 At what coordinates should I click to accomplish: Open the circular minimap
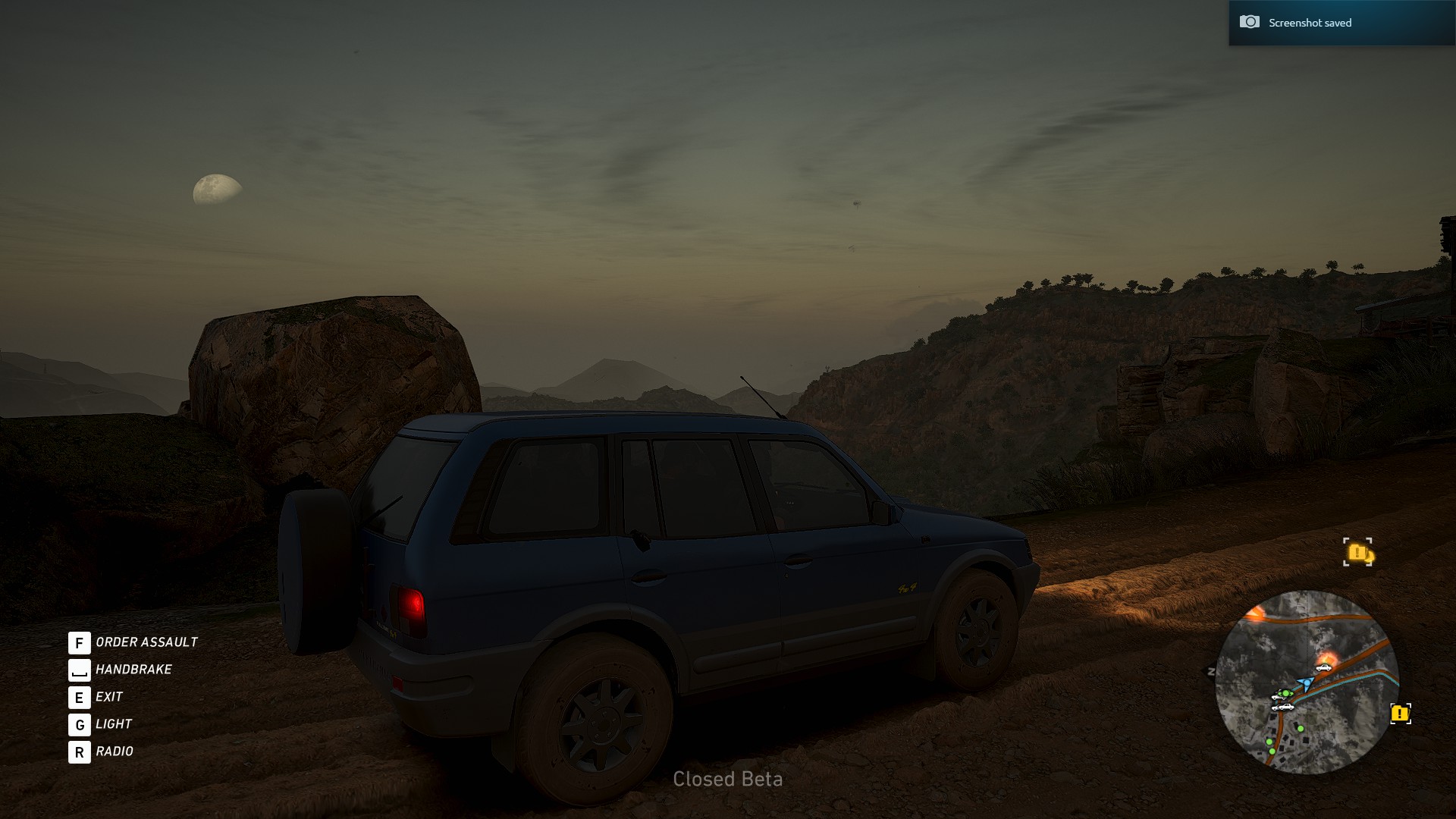[x=1306, y=682]
